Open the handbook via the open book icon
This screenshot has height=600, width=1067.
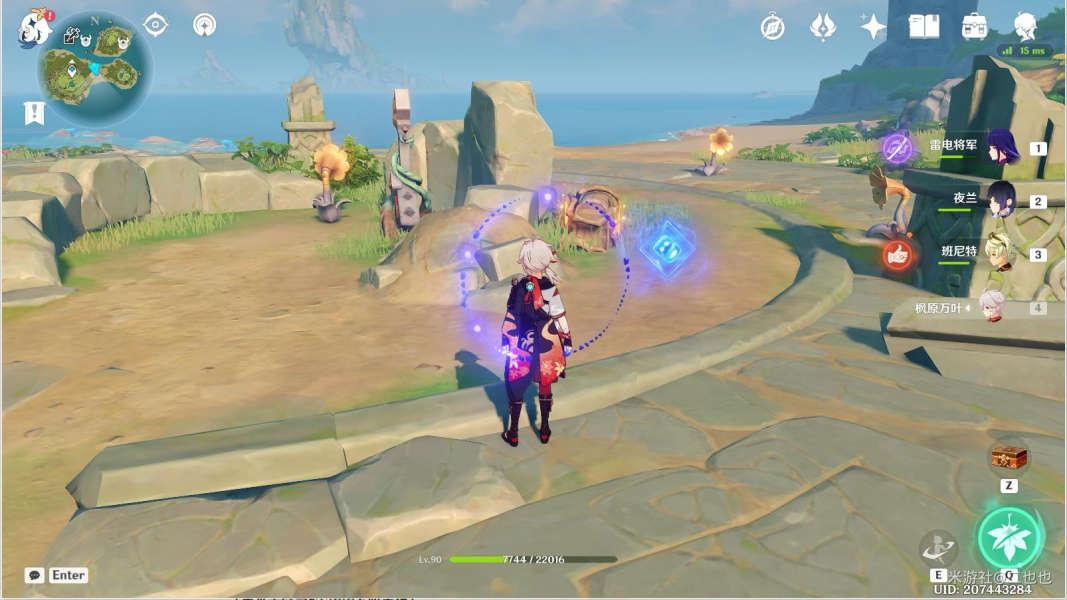923,26
